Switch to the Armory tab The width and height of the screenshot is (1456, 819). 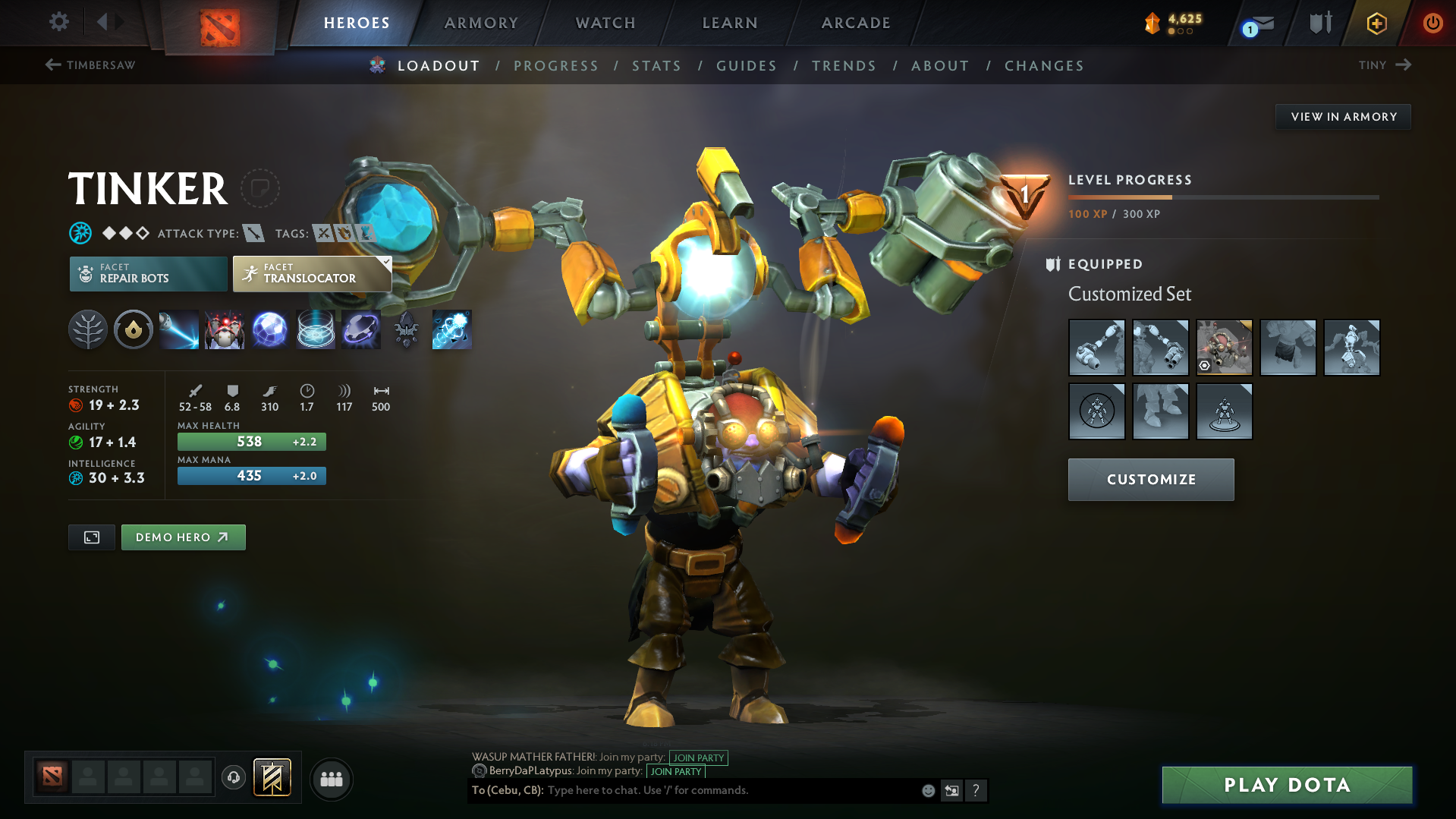(481, 22)
